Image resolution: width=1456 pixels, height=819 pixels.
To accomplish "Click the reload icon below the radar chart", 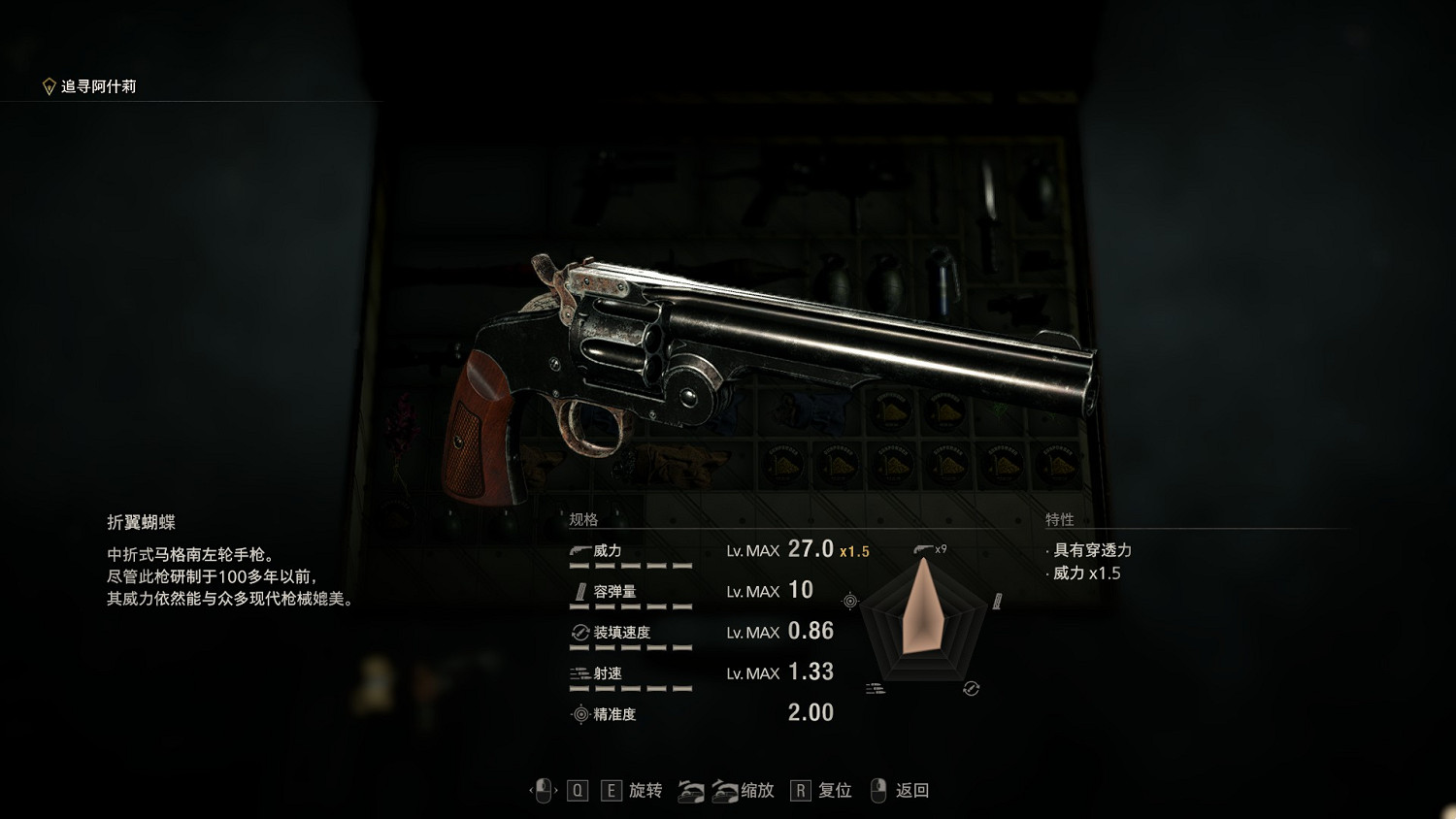I will tap(971, 688).
